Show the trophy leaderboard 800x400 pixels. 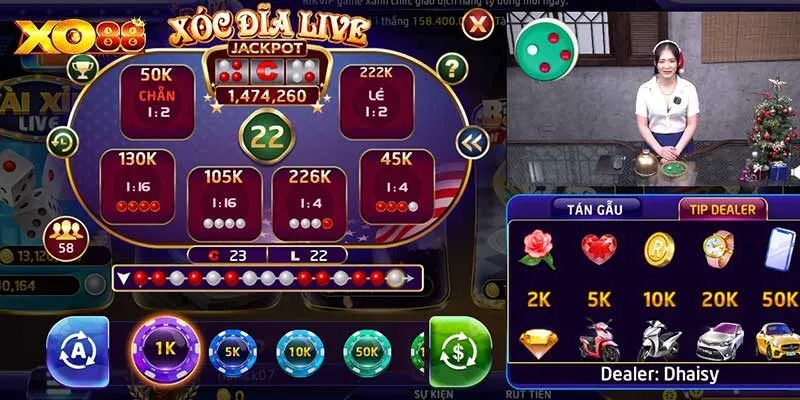click(x=81, y=68)
